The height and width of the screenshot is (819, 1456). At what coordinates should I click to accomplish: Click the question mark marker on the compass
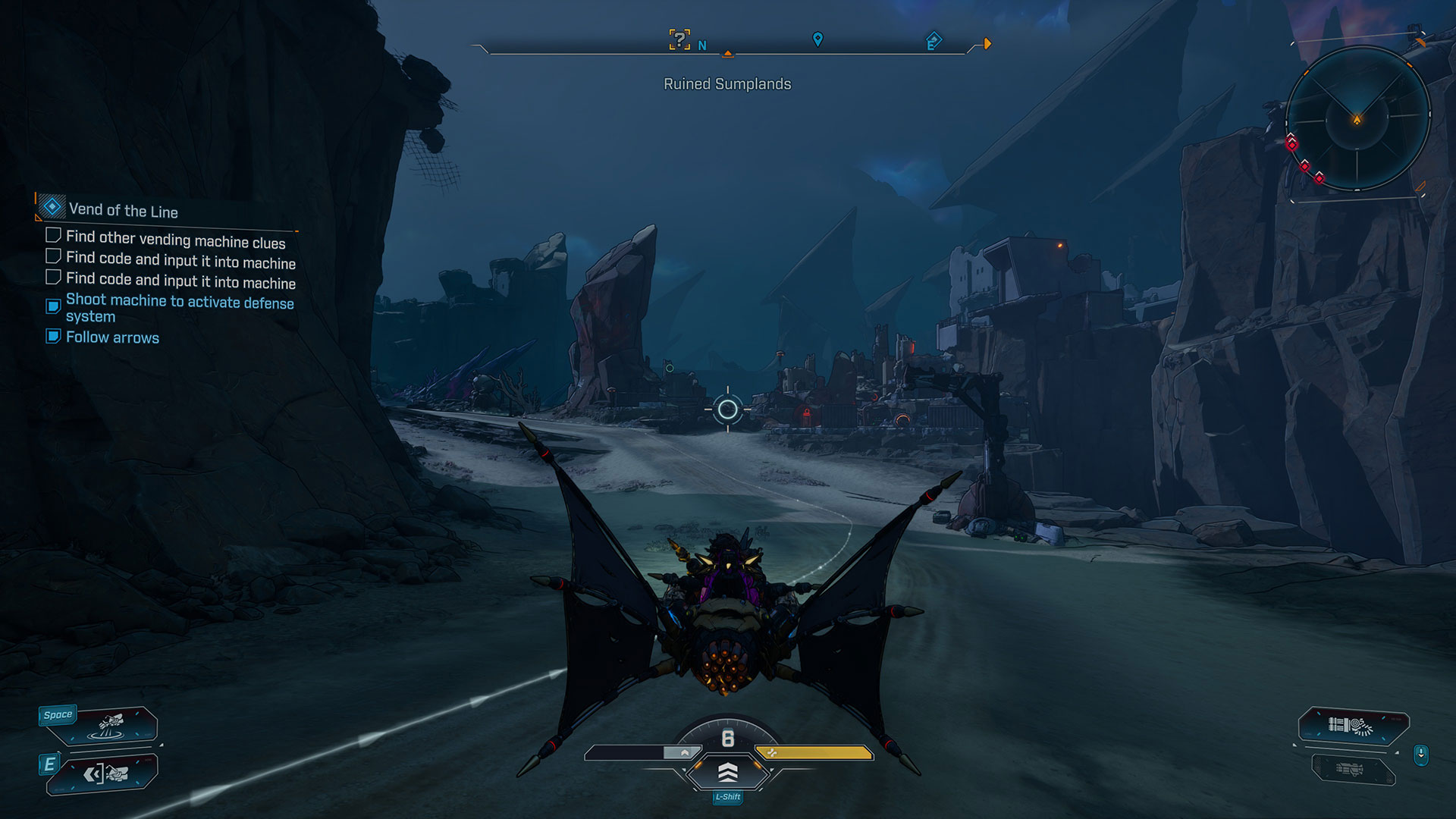(x=679, y=39)
